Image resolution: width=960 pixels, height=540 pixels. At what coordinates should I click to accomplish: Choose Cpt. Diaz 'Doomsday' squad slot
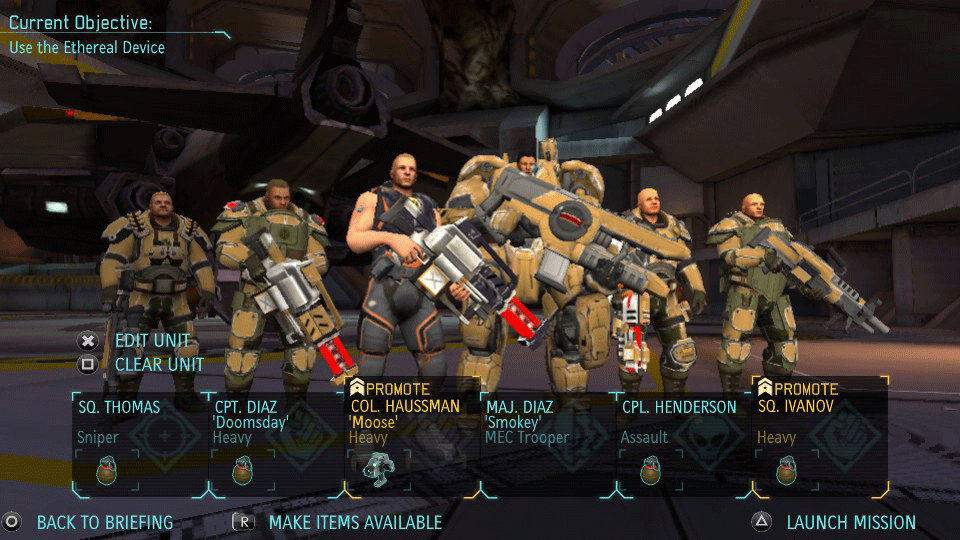pyautogui.click(x=275, y=422)
